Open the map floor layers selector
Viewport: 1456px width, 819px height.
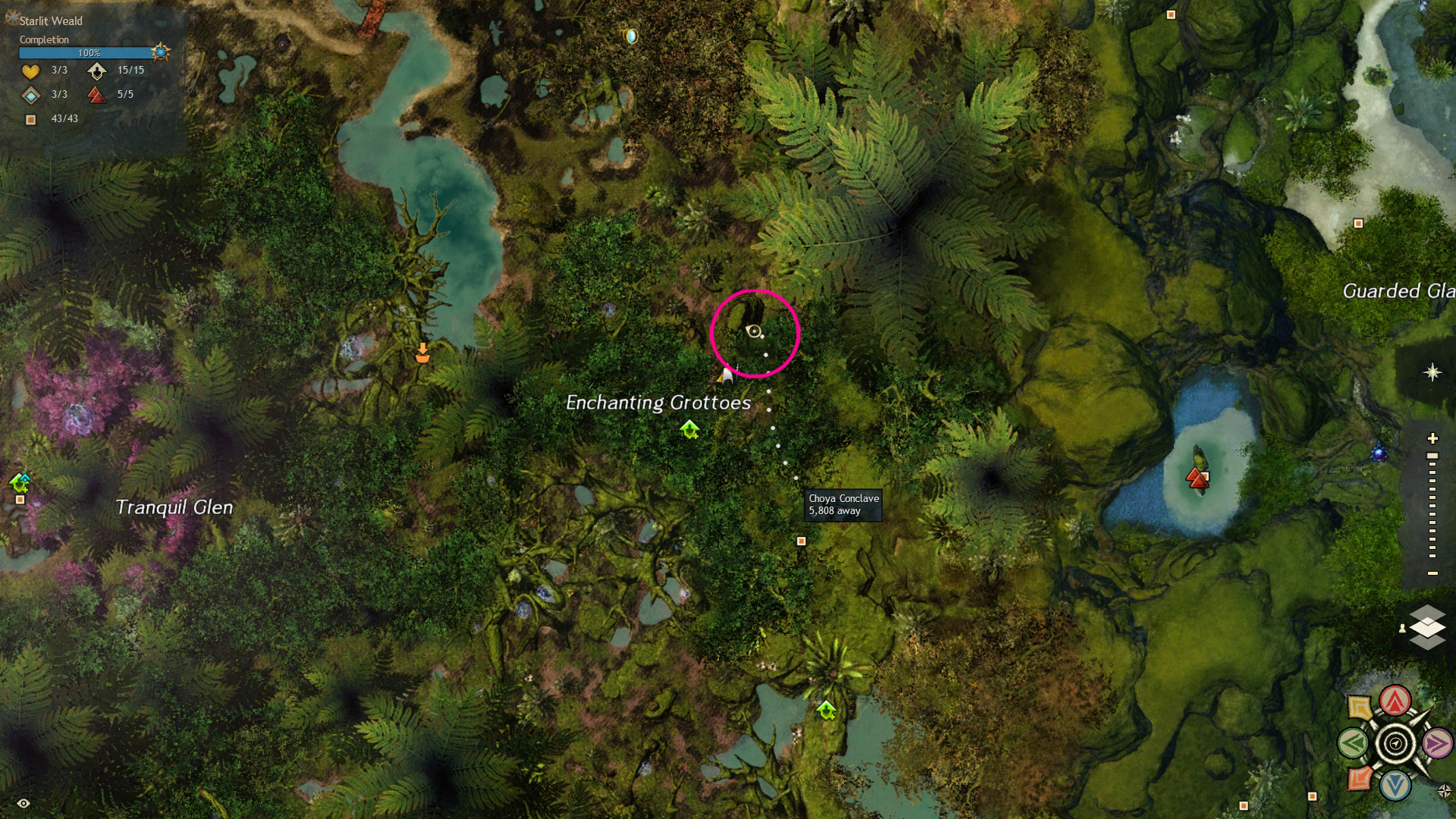tap(1427, 627)
